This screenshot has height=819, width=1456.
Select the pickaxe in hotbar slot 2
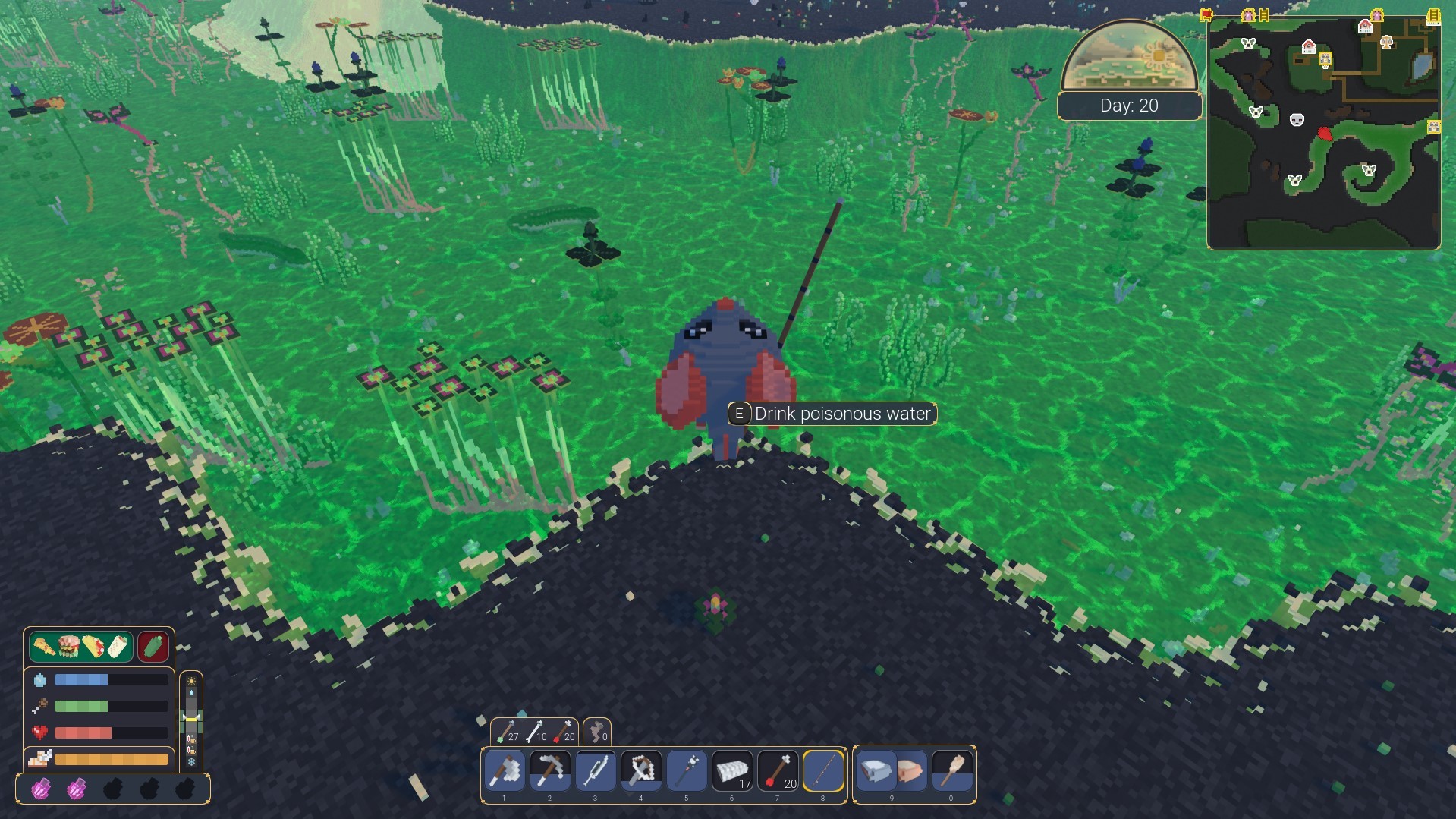click(549, 770)
